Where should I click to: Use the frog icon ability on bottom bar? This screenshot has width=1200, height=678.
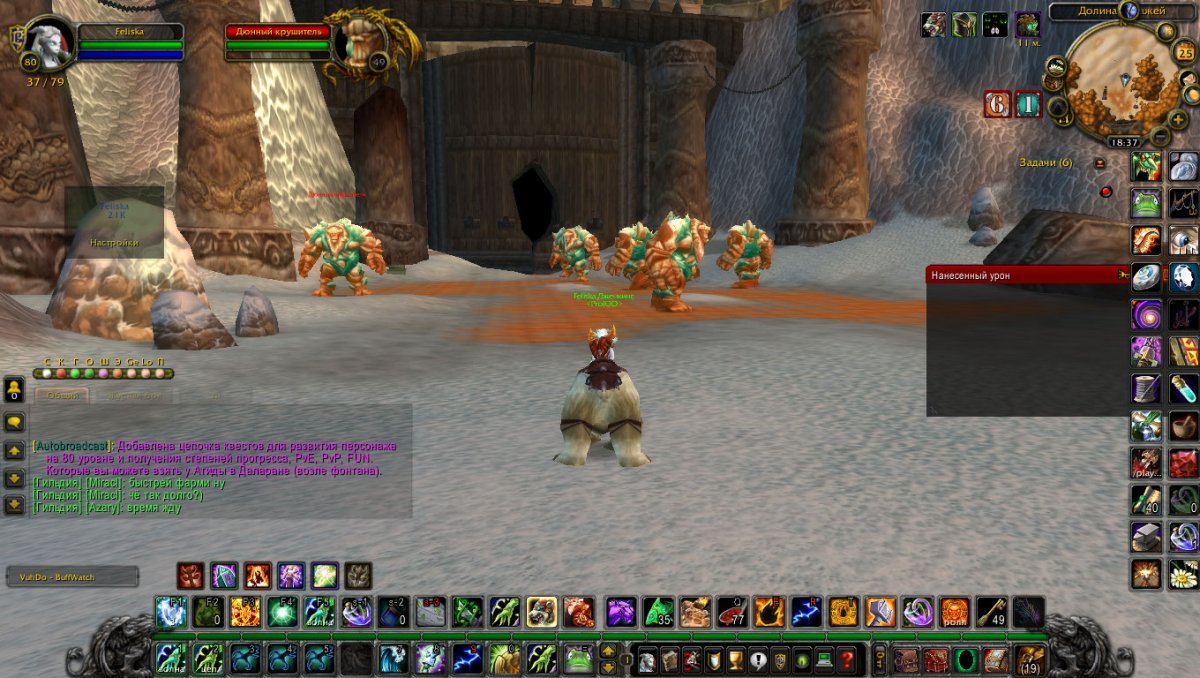(580, 659)
